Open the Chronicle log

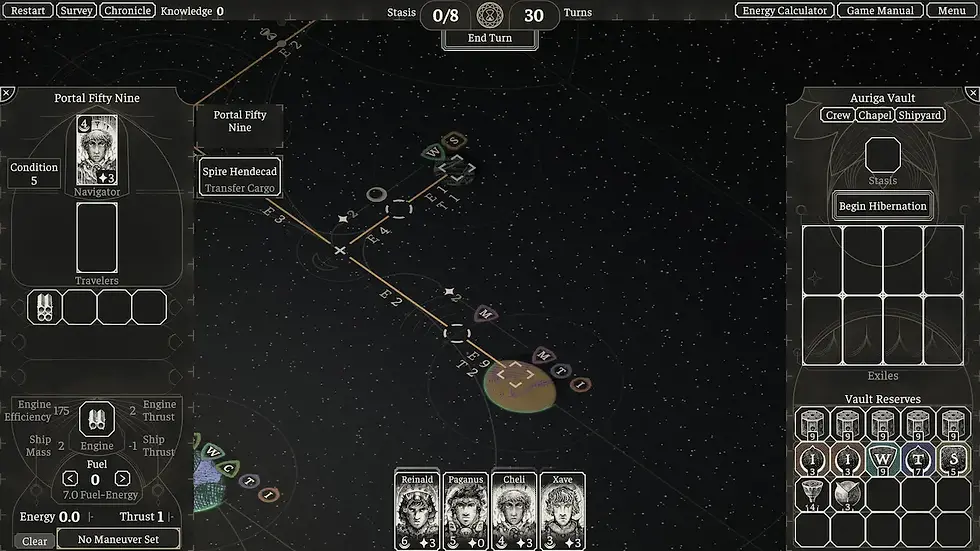127,11
